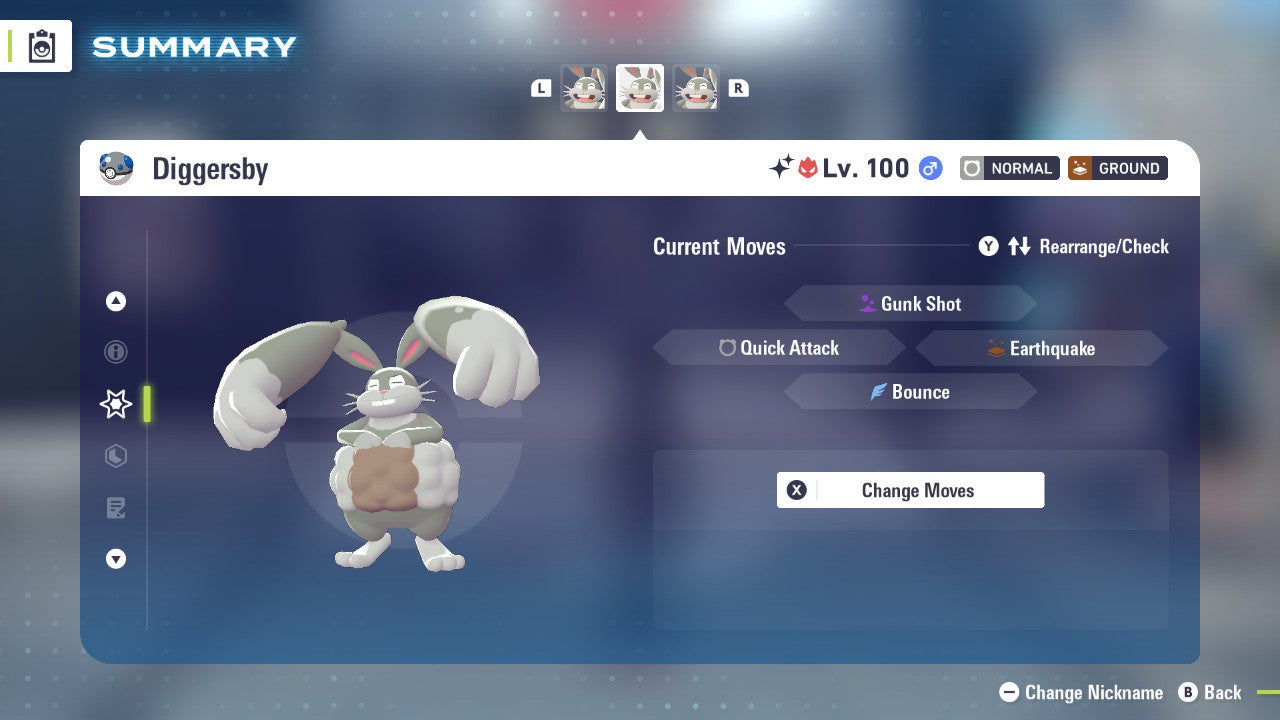
Task: Toggle the NORMAL type badge
Action: (x=1010, y=168)
